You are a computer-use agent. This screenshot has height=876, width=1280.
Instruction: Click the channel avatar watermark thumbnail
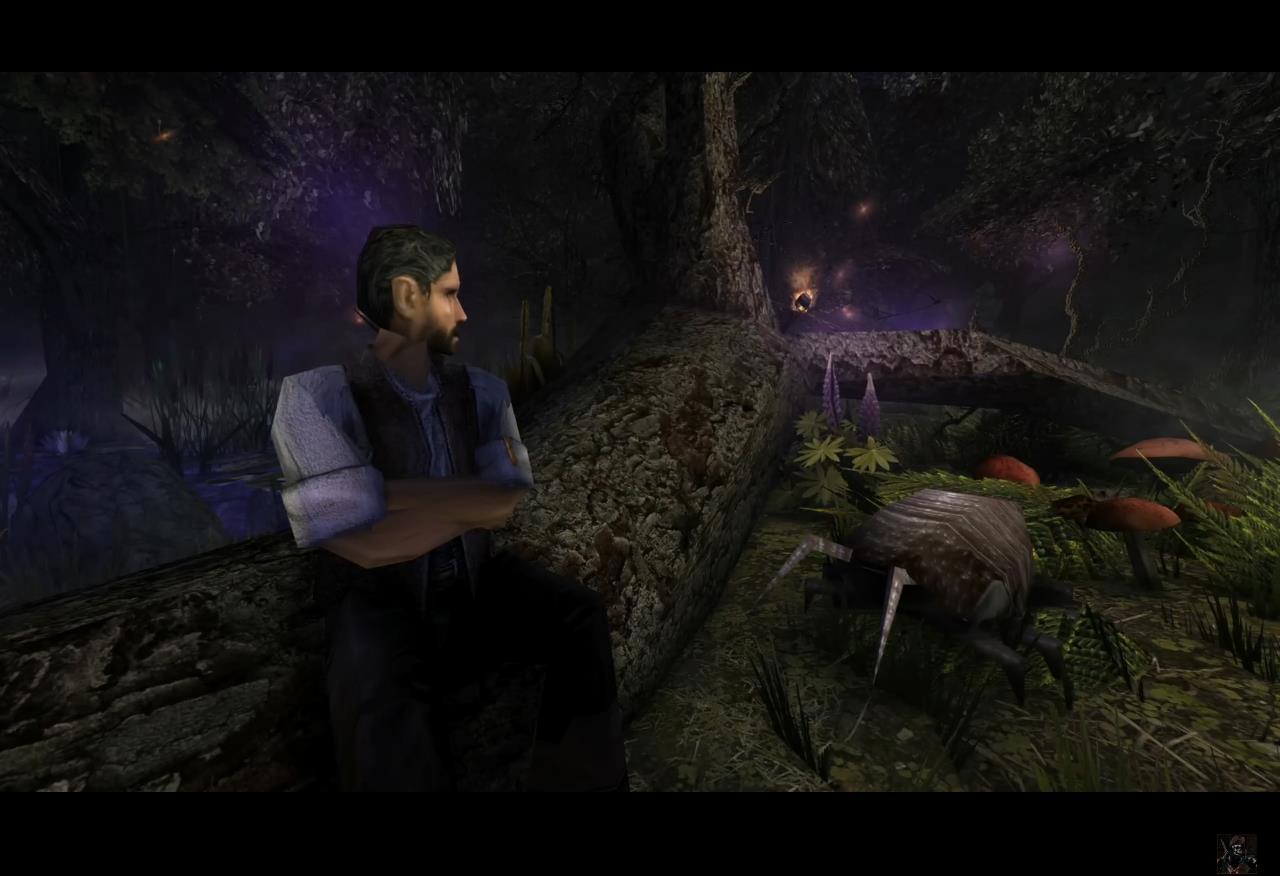1236,853
